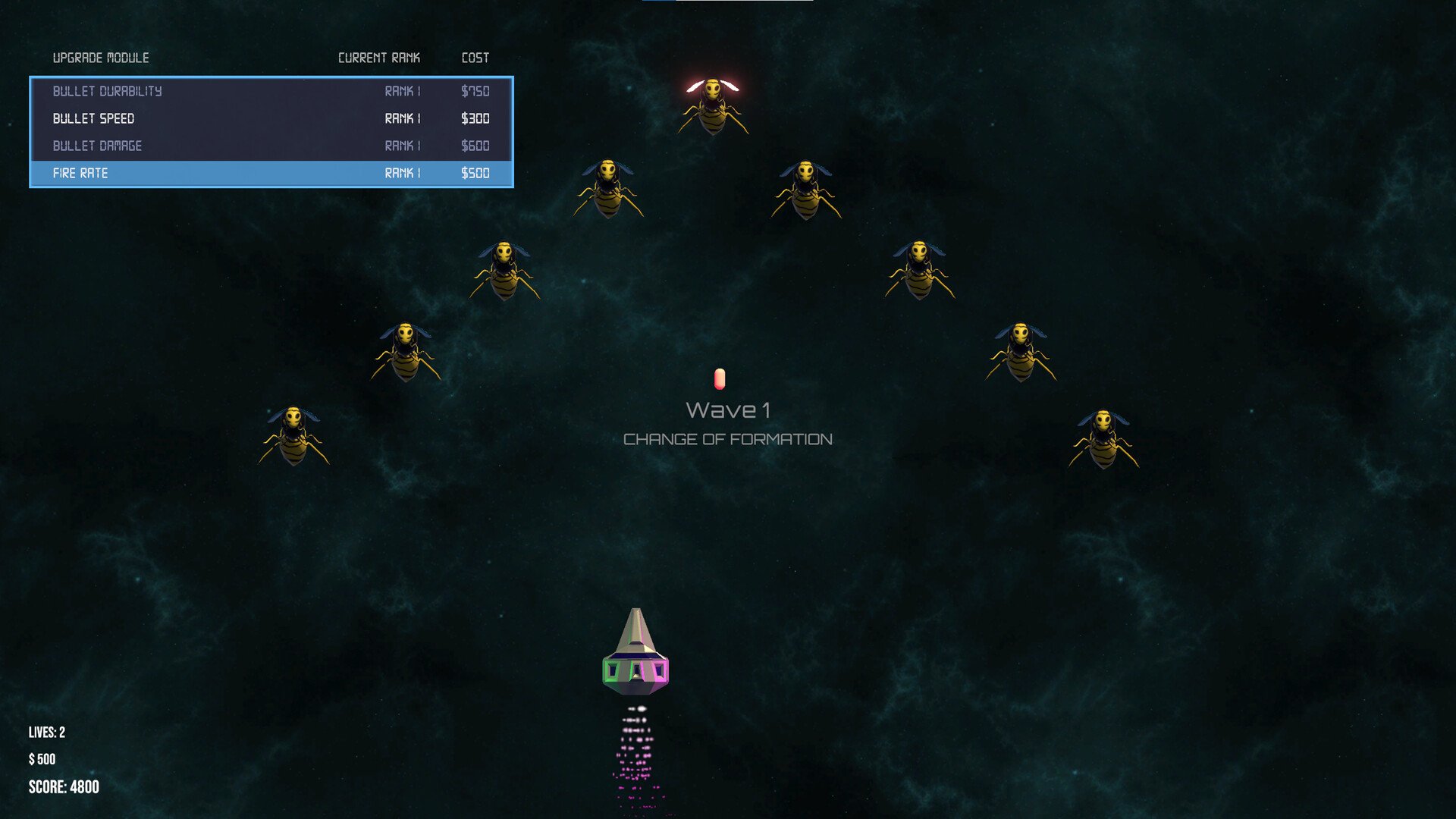Click the Upgrade Module column header

click(101, 57)
